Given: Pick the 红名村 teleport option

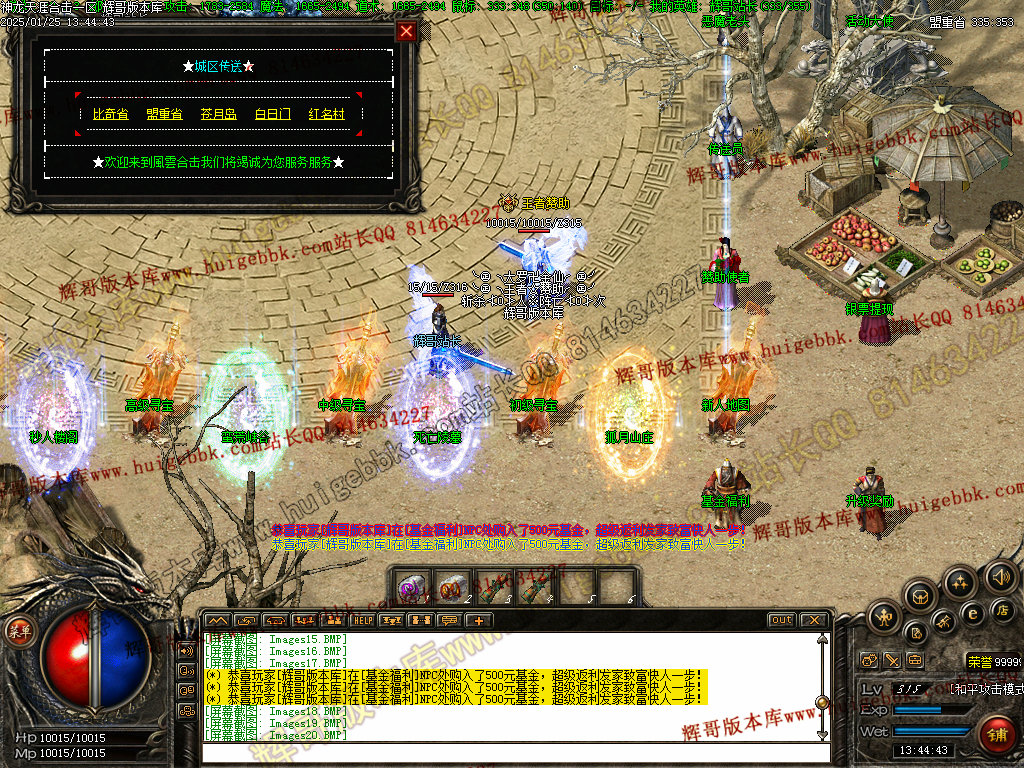Looking at the screenshot, I should pos(326,115).
